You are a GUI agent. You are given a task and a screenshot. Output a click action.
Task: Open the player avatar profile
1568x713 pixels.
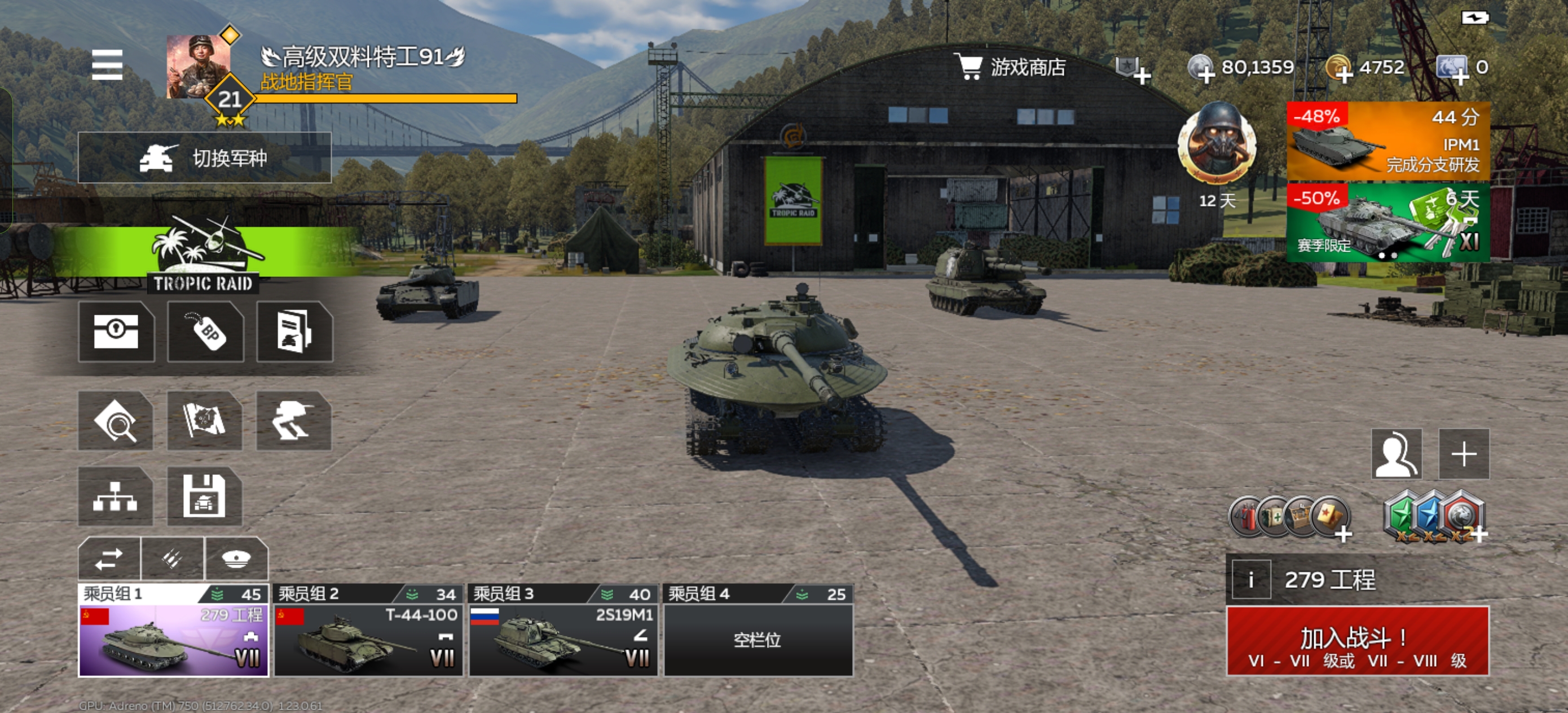(199, 67)
